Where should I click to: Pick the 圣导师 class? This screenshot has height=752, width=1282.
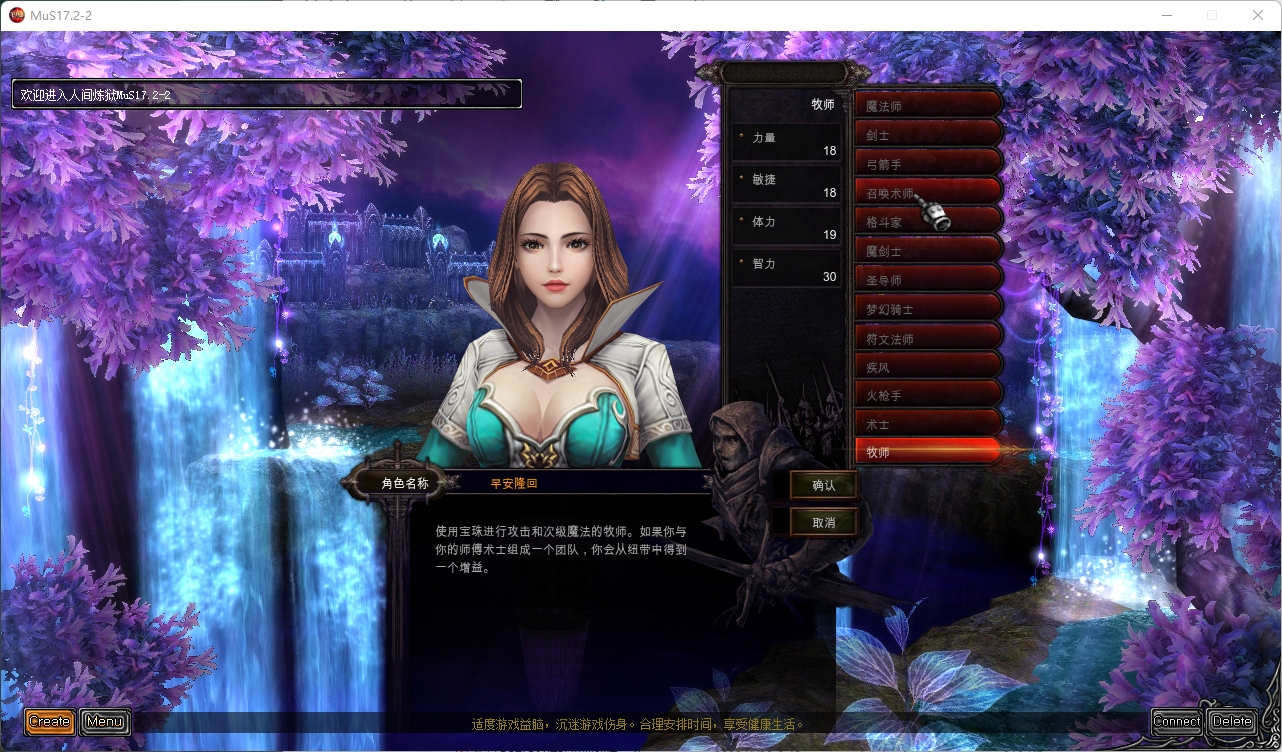coord(927,279)
